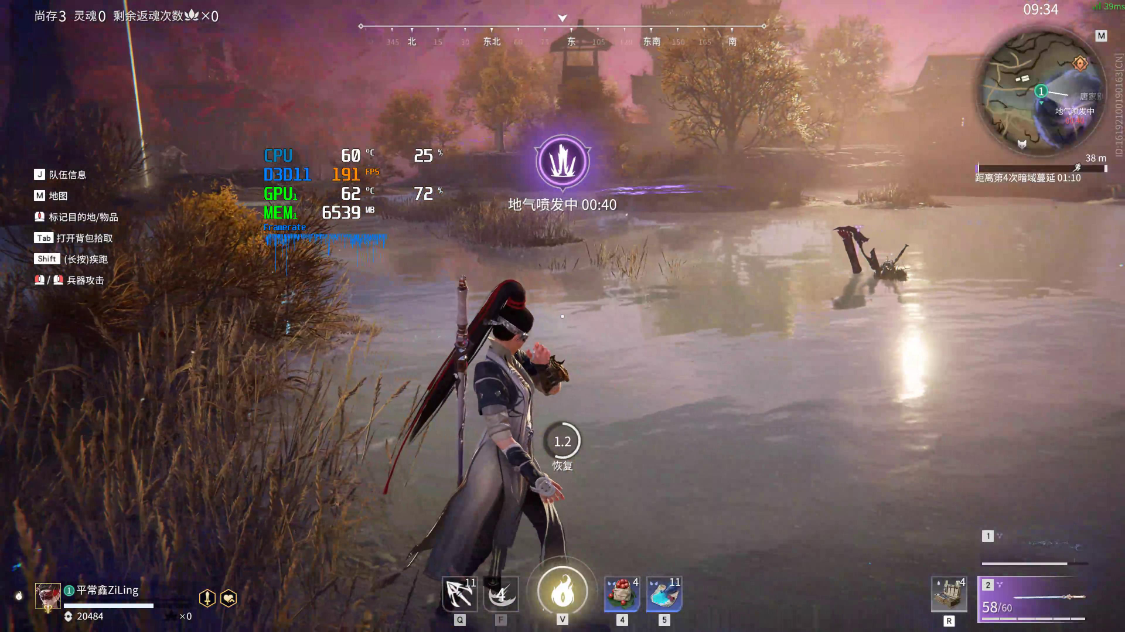This screenshot has height=632, width=1125.
Task: Open the 地图 map entry
Action: pyautogui.click(x=58, y=196)
